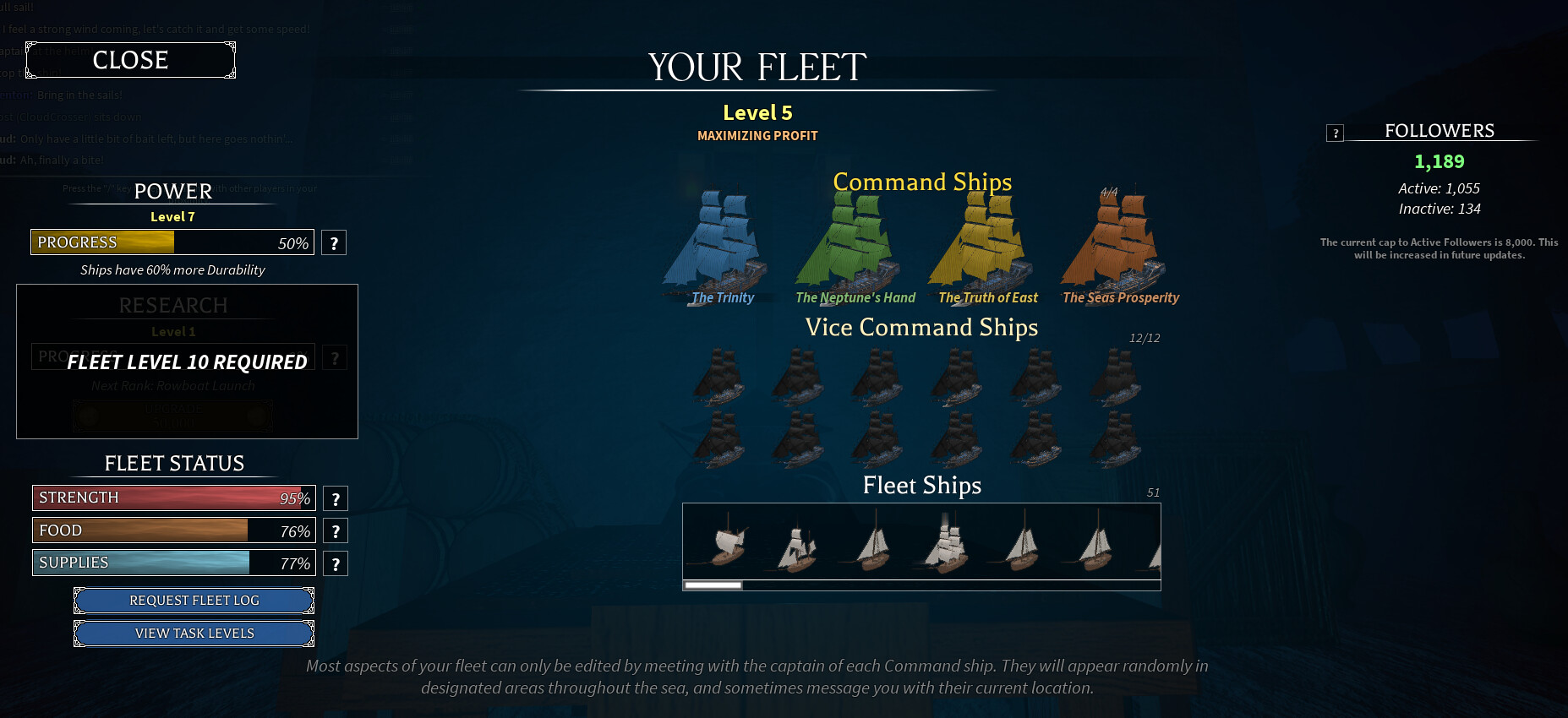Click the Food question mark button

click(336, 531)
